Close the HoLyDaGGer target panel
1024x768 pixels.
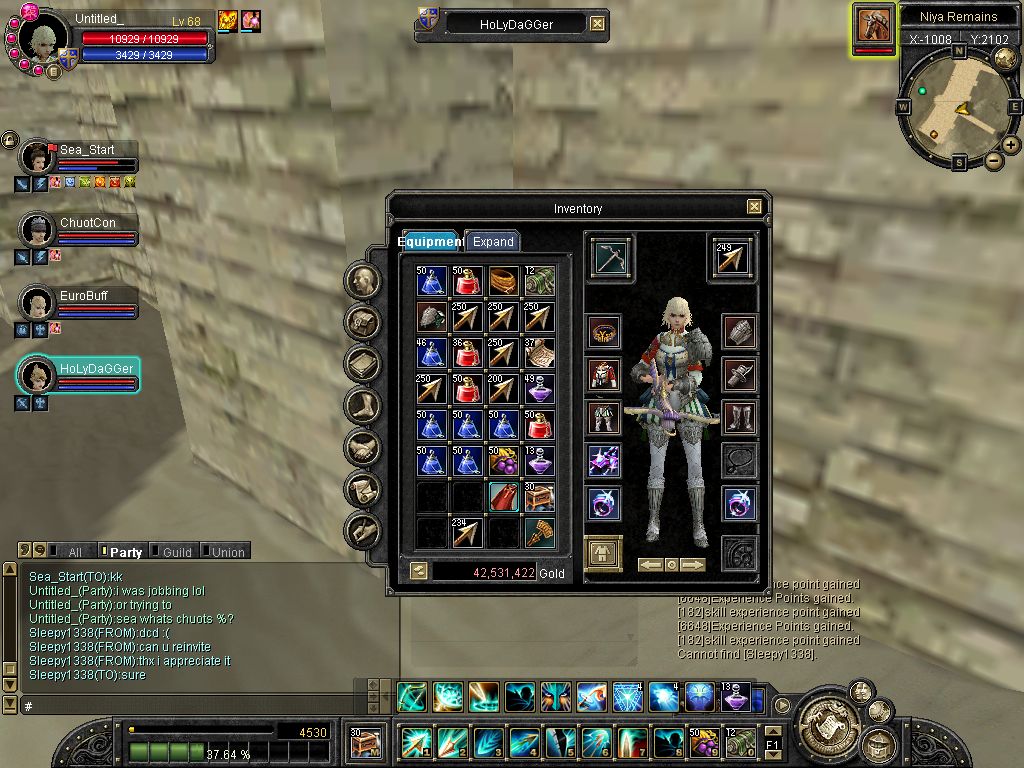point(597,24)
